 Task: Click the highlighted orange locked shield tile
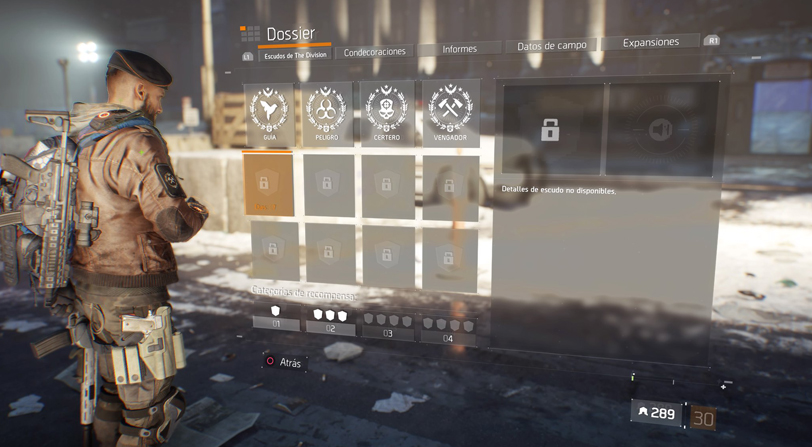tap(268, 184)
